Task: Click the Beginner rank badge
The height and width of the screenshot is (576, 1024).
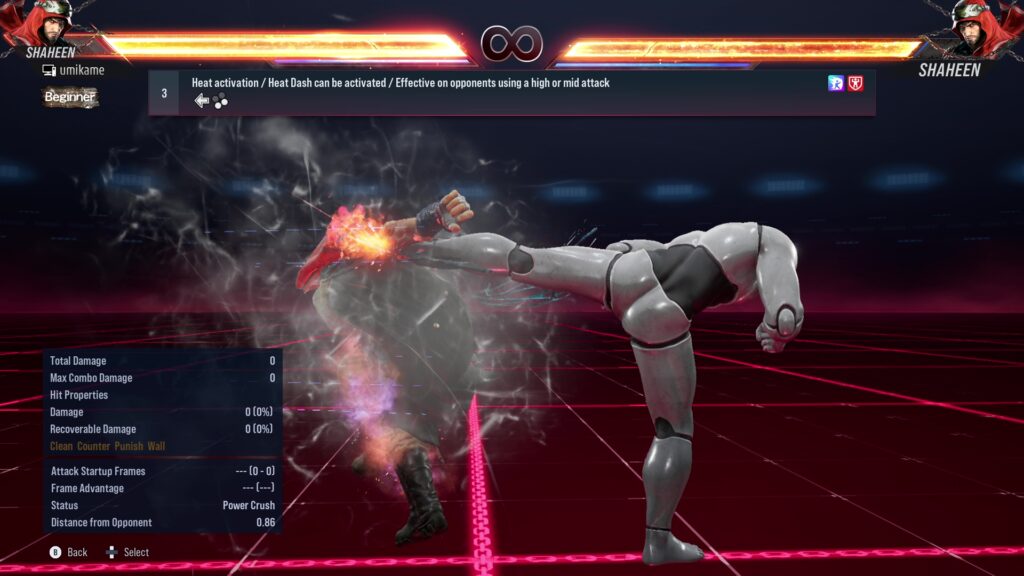Action: [70, 97]
